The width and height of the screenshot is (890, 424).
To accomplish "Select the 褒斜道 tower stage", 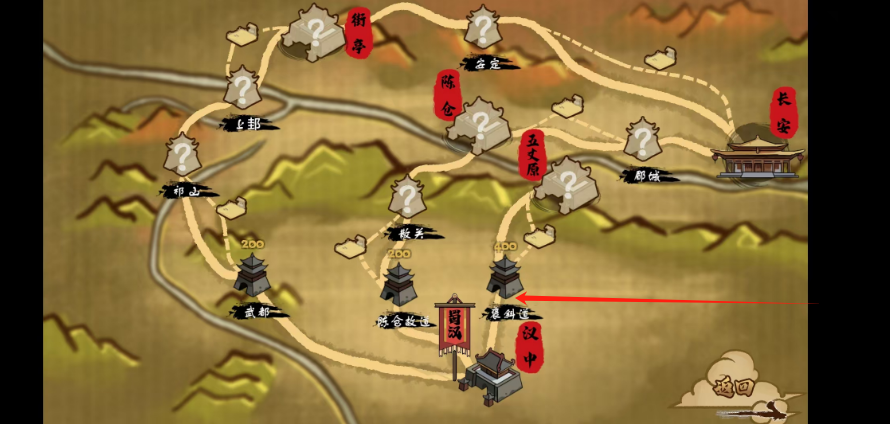I will coord(504,279).
